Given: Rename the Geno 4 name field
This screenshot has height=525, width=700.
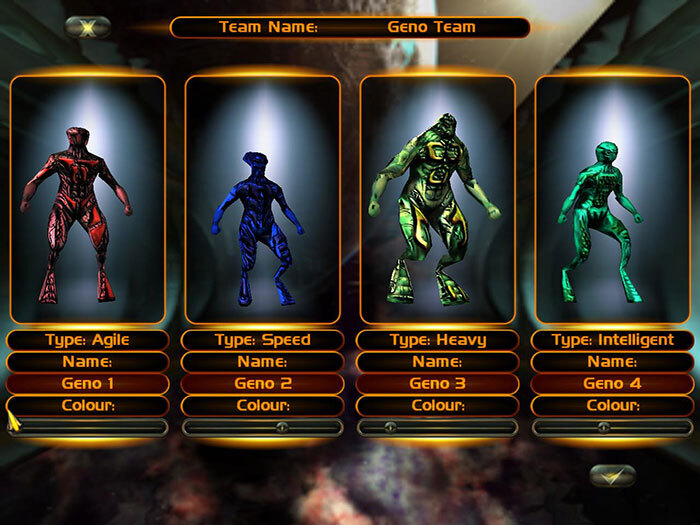Looking at the screenshot, I should coord(612,384).
